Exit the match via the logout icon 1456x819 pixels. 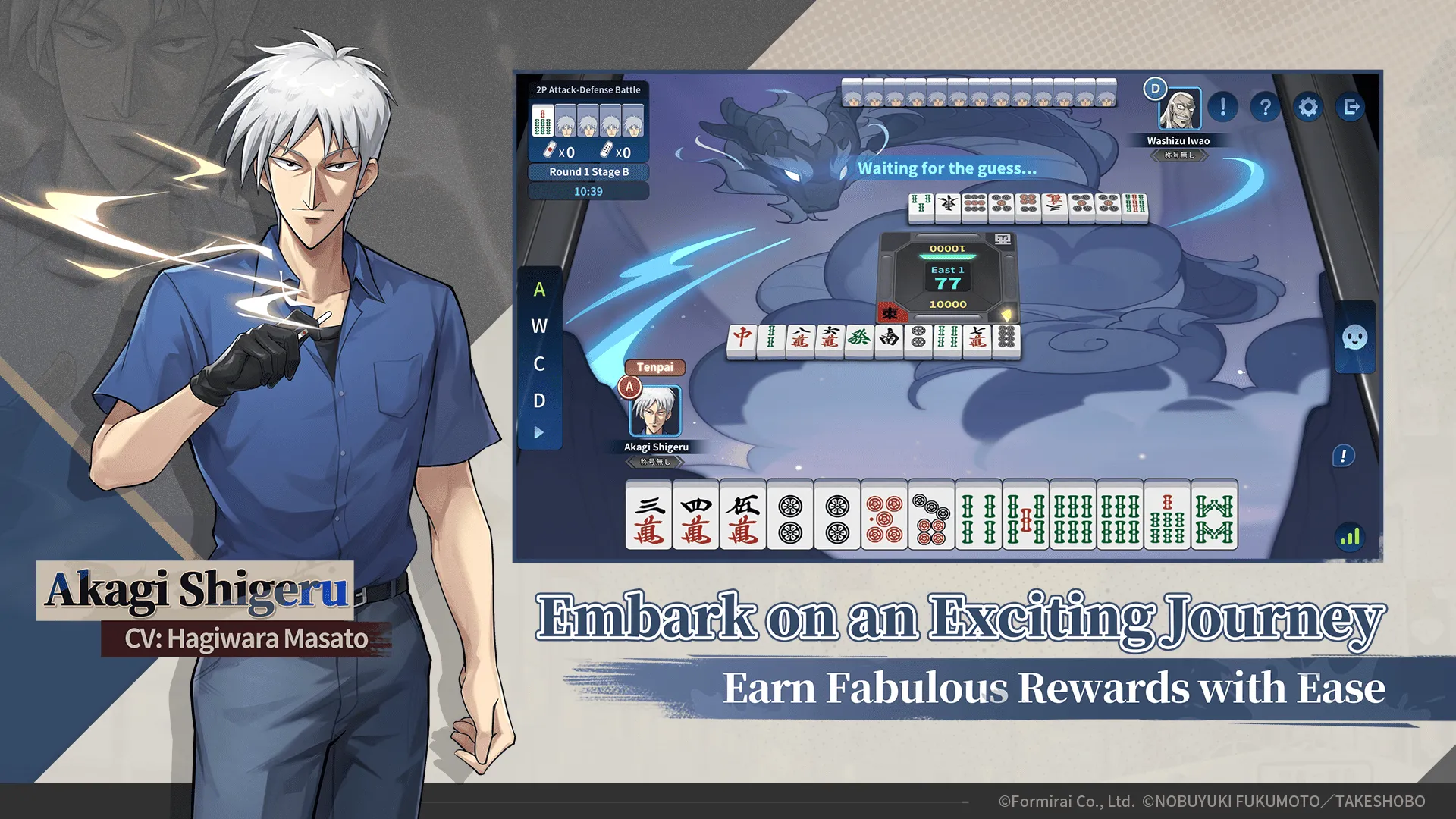[x=1351, y=108]
